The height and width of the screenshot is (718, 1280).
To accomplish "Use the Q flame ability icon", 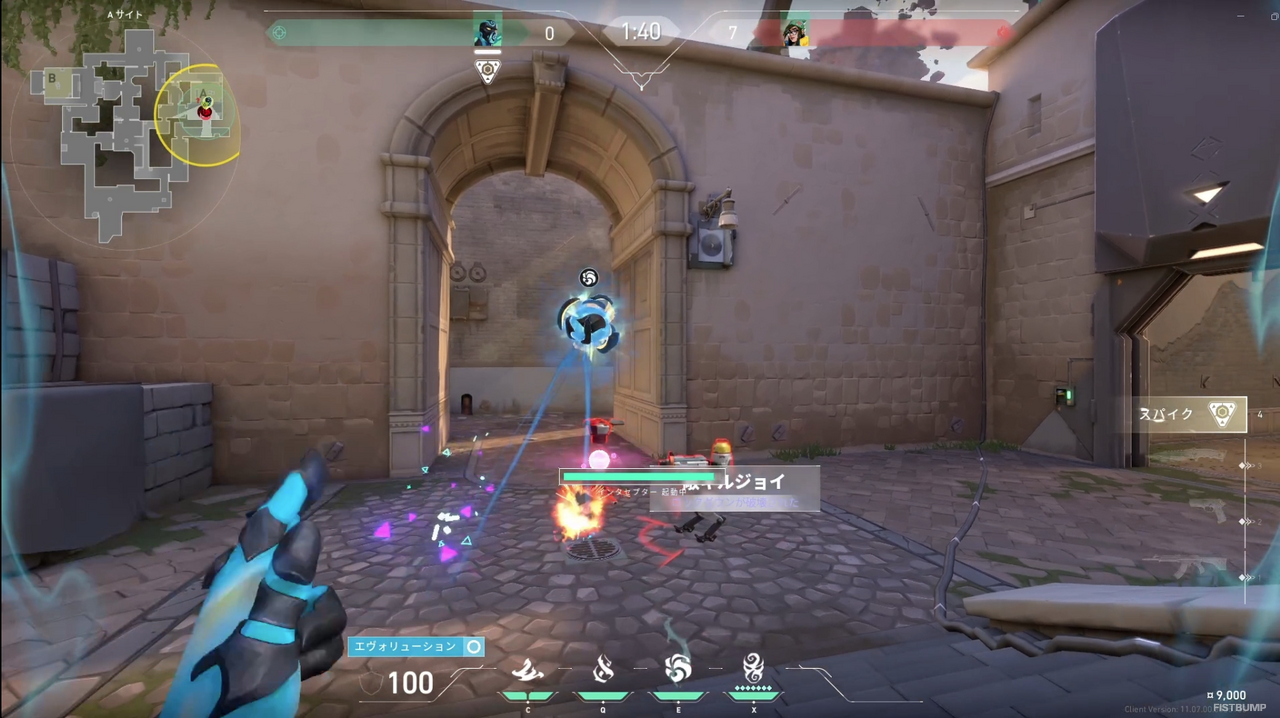I will tap(603, 669).
